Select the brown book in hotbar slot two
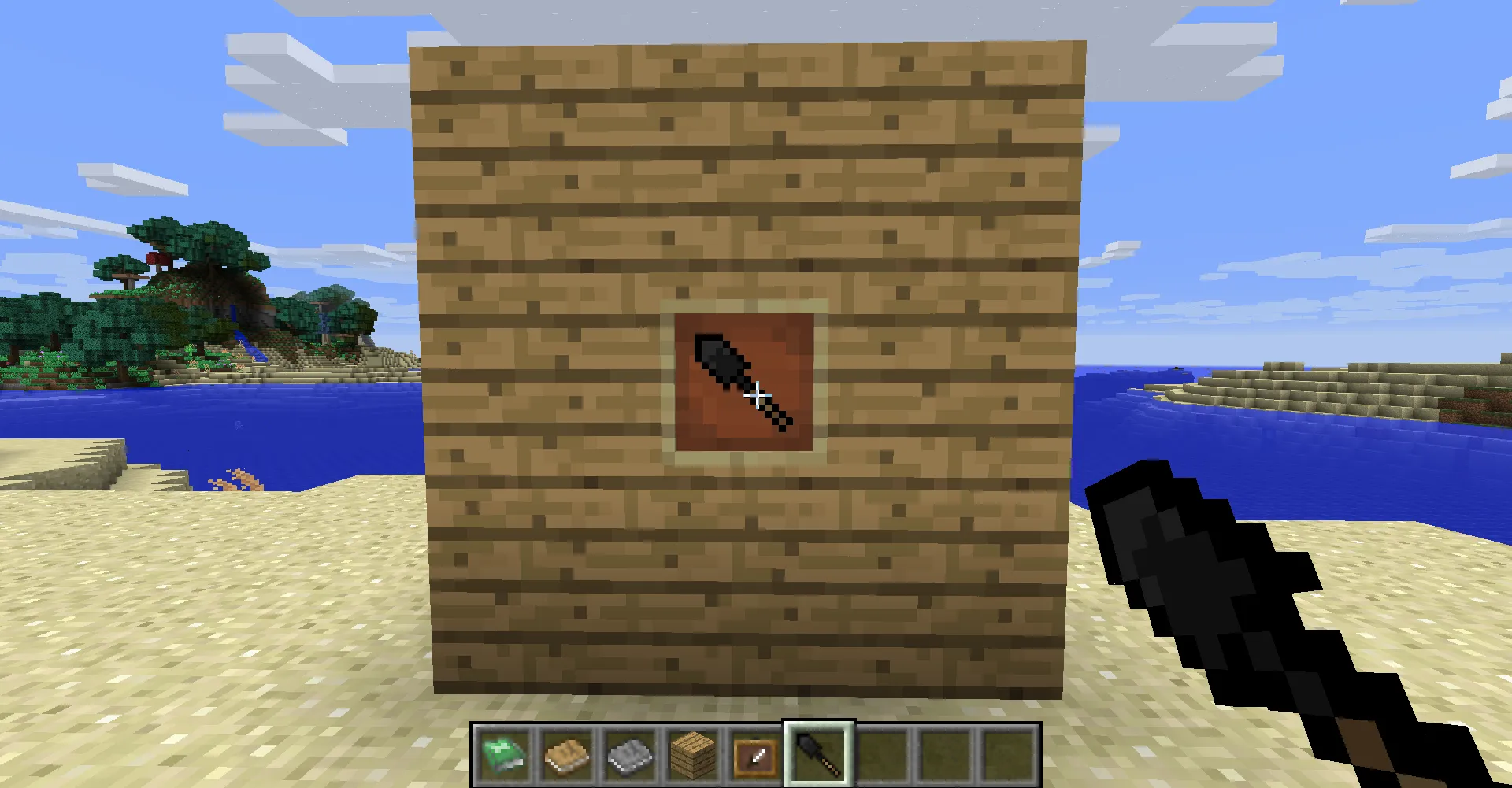This screenshot has width=1512, height=788. 565,755
